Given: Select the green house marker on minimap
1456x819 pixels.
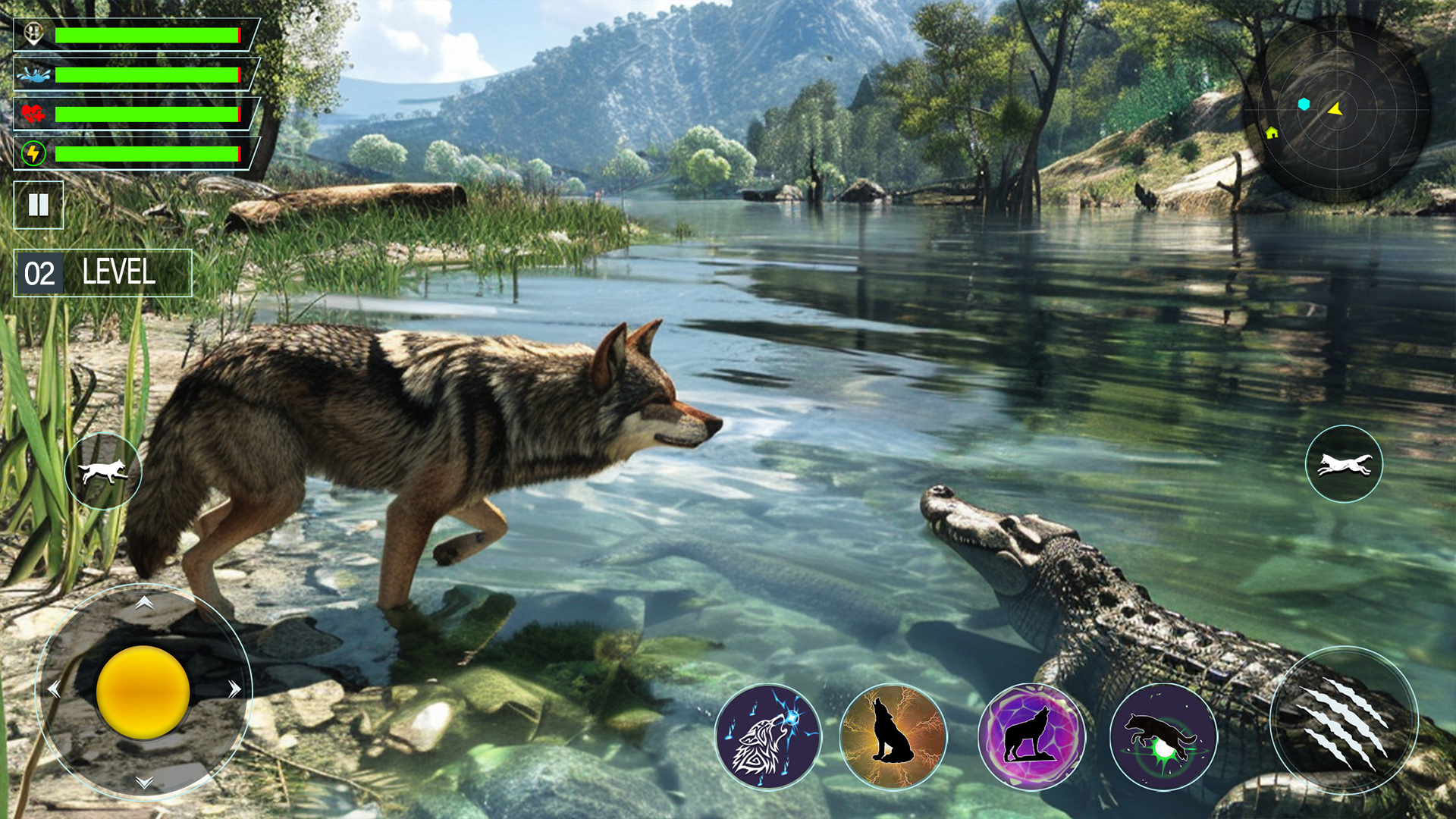Looking at the screenshot, I should pyautogui.click(x=1272, y=133).
